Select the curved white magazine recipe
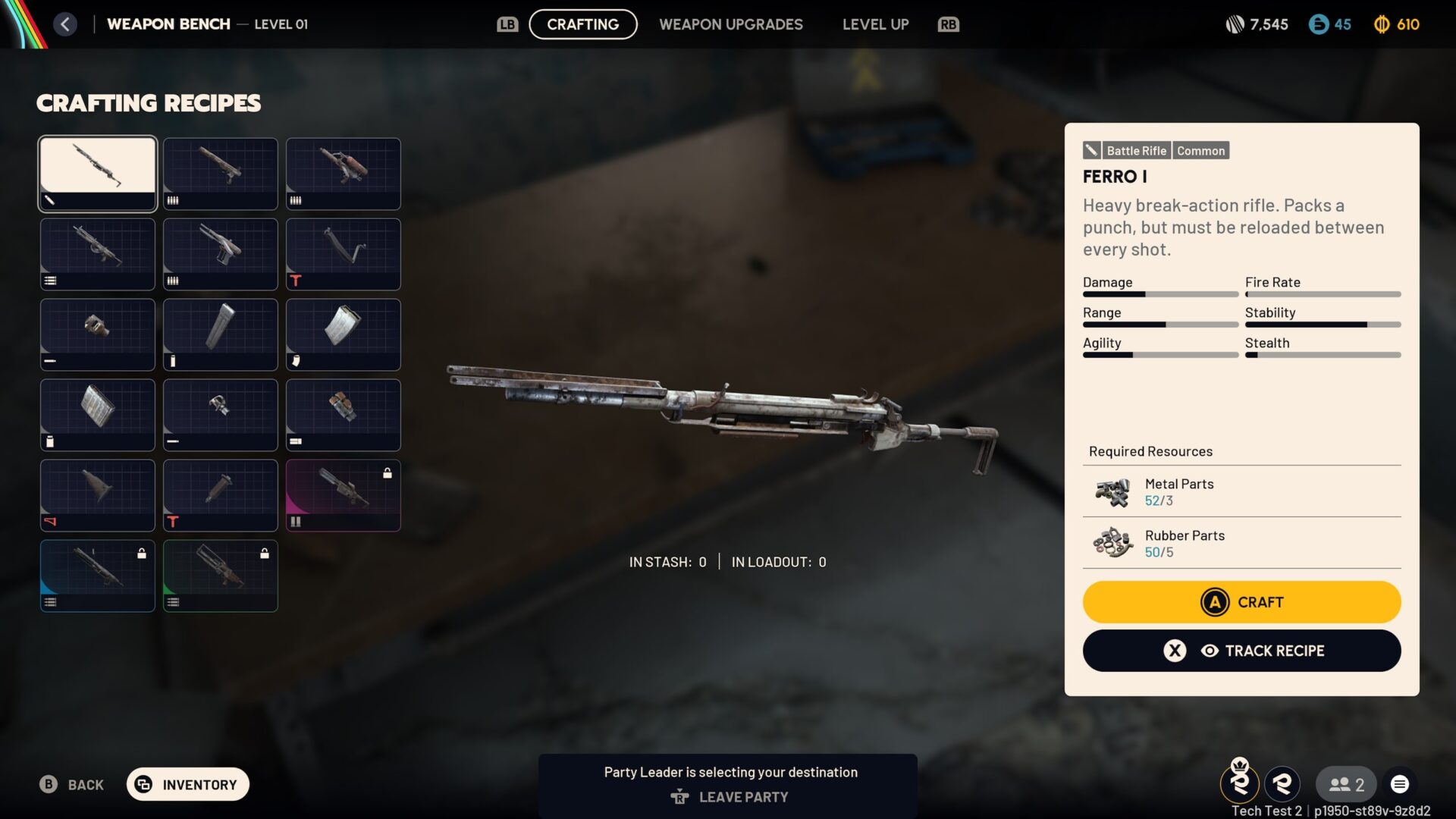 (343, 334)
